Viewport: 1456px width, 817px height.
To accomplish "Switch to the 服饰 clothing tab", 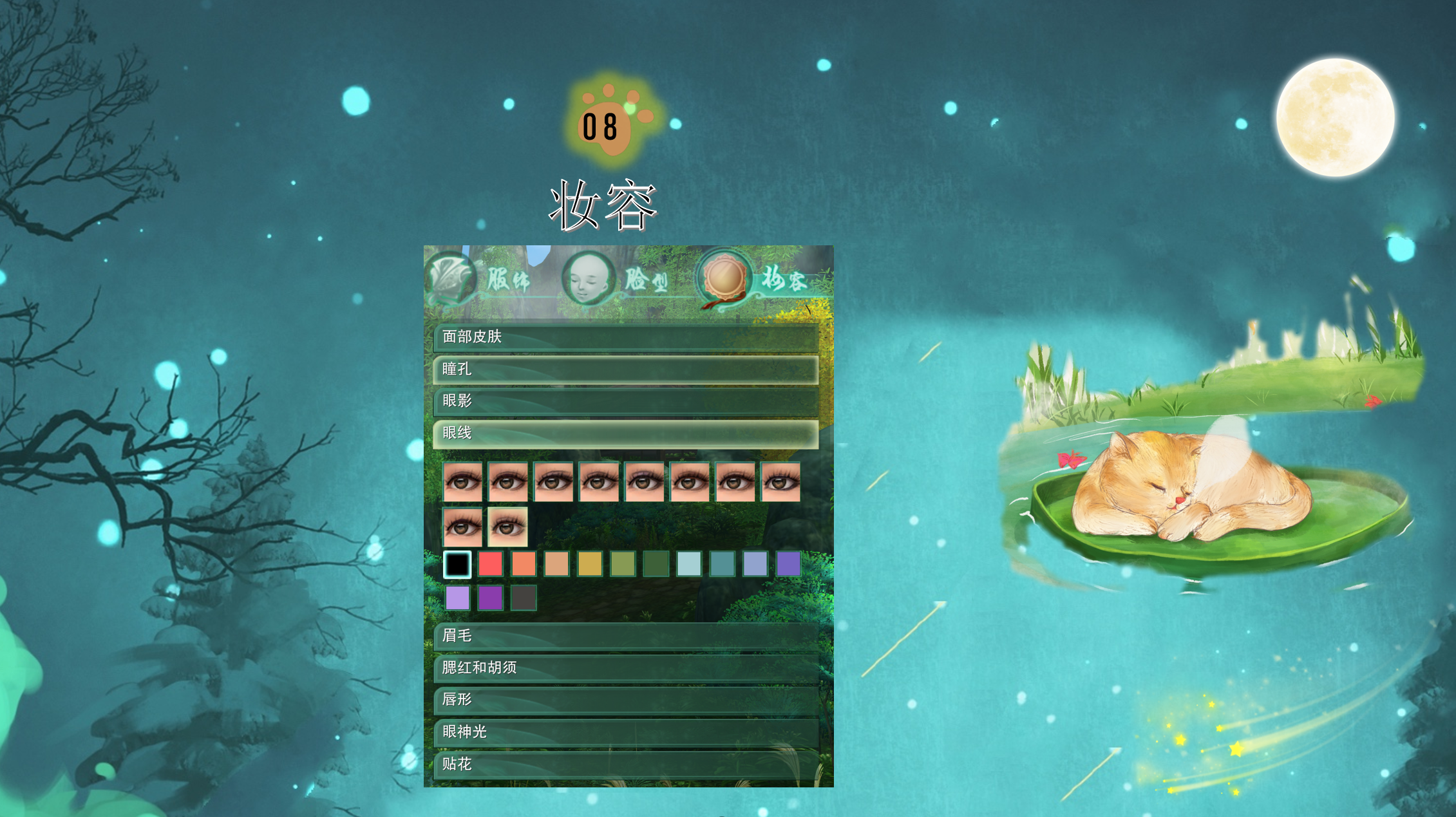I will pyautogui.click(x=480, y=280).
